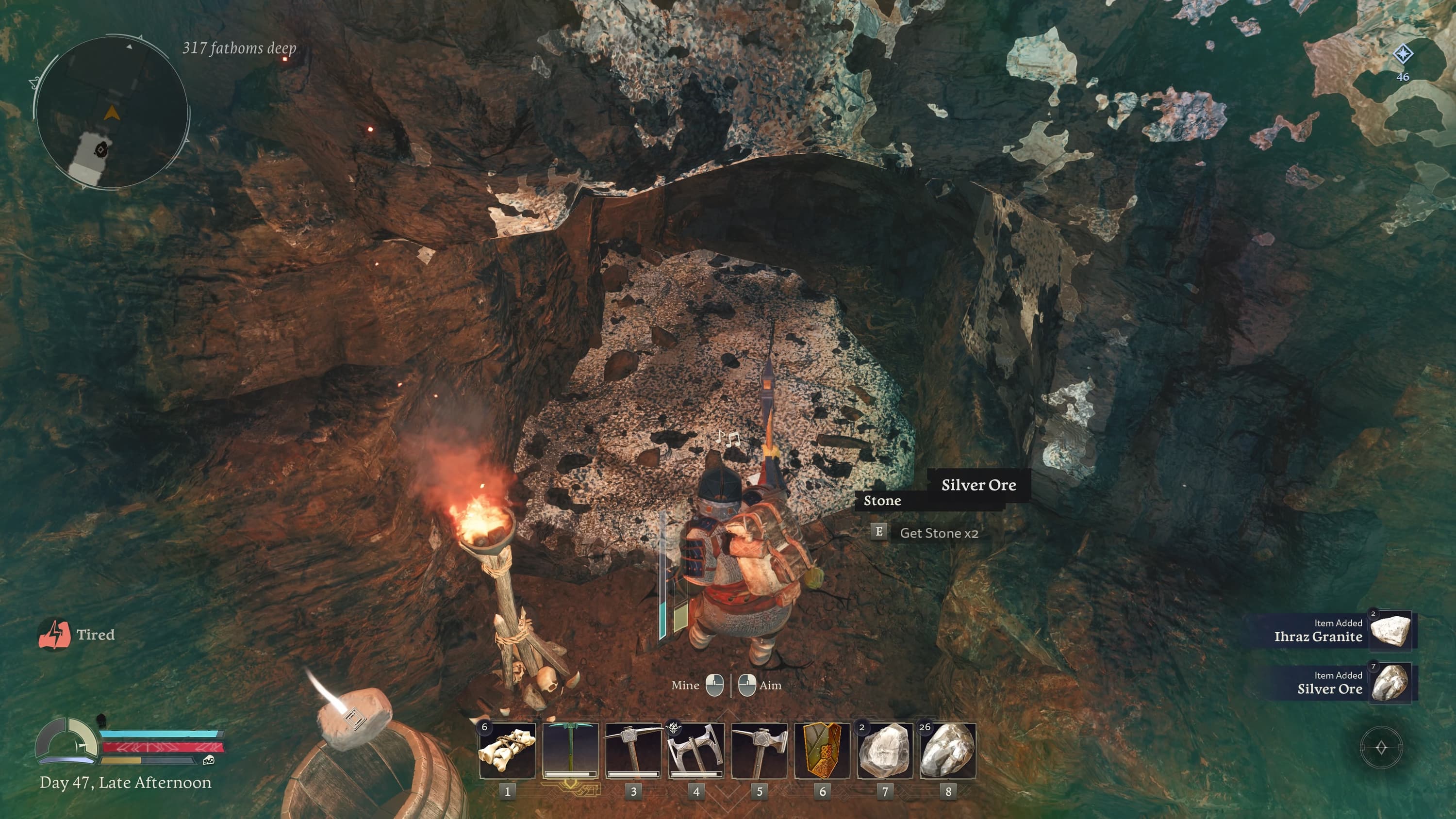Select the golden shield hotbar slot

pyautogui.click(x=822, y=750)
